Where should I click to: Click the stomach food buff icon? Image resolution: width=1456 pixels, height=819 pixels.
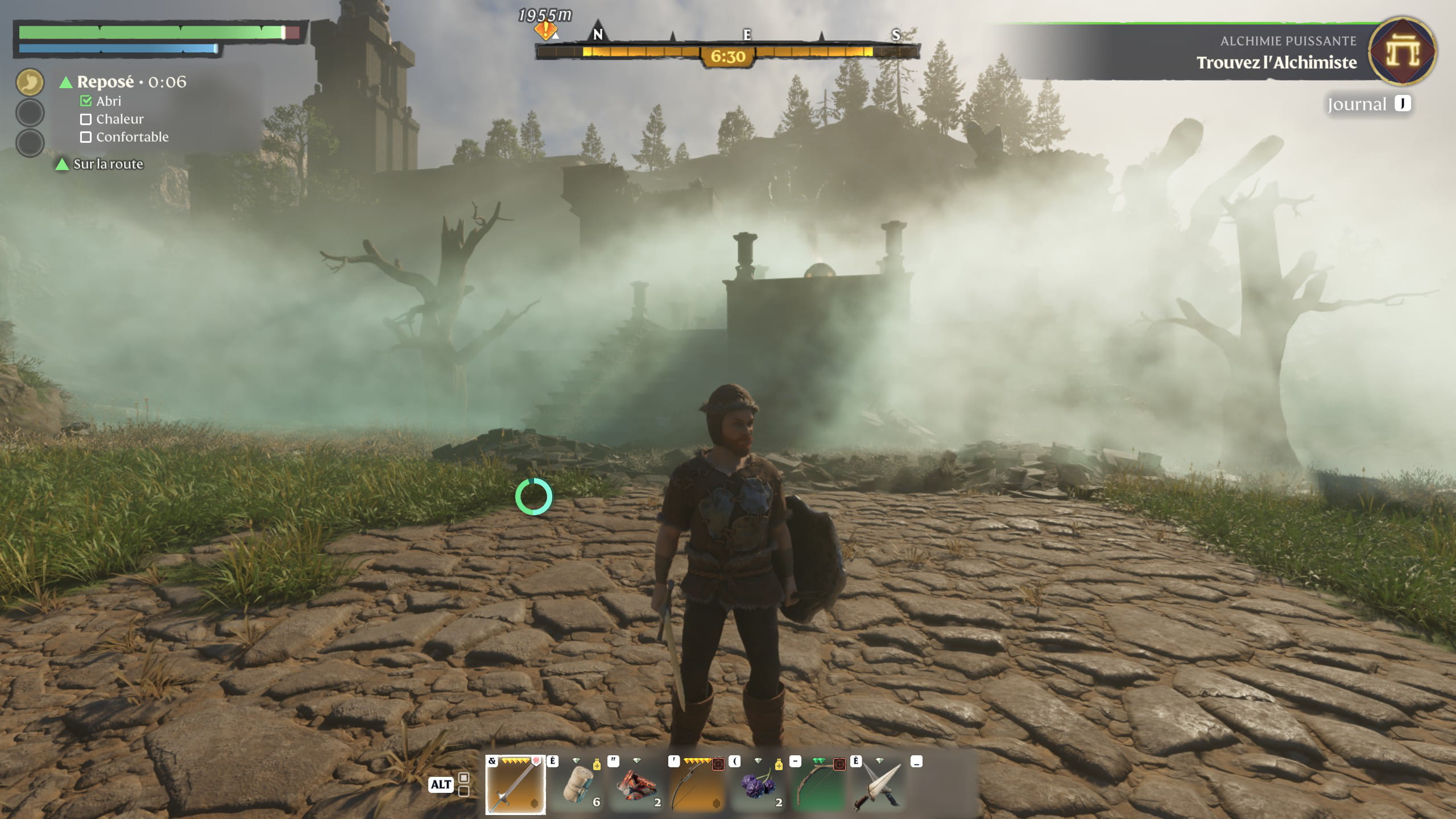click(30, 82)
